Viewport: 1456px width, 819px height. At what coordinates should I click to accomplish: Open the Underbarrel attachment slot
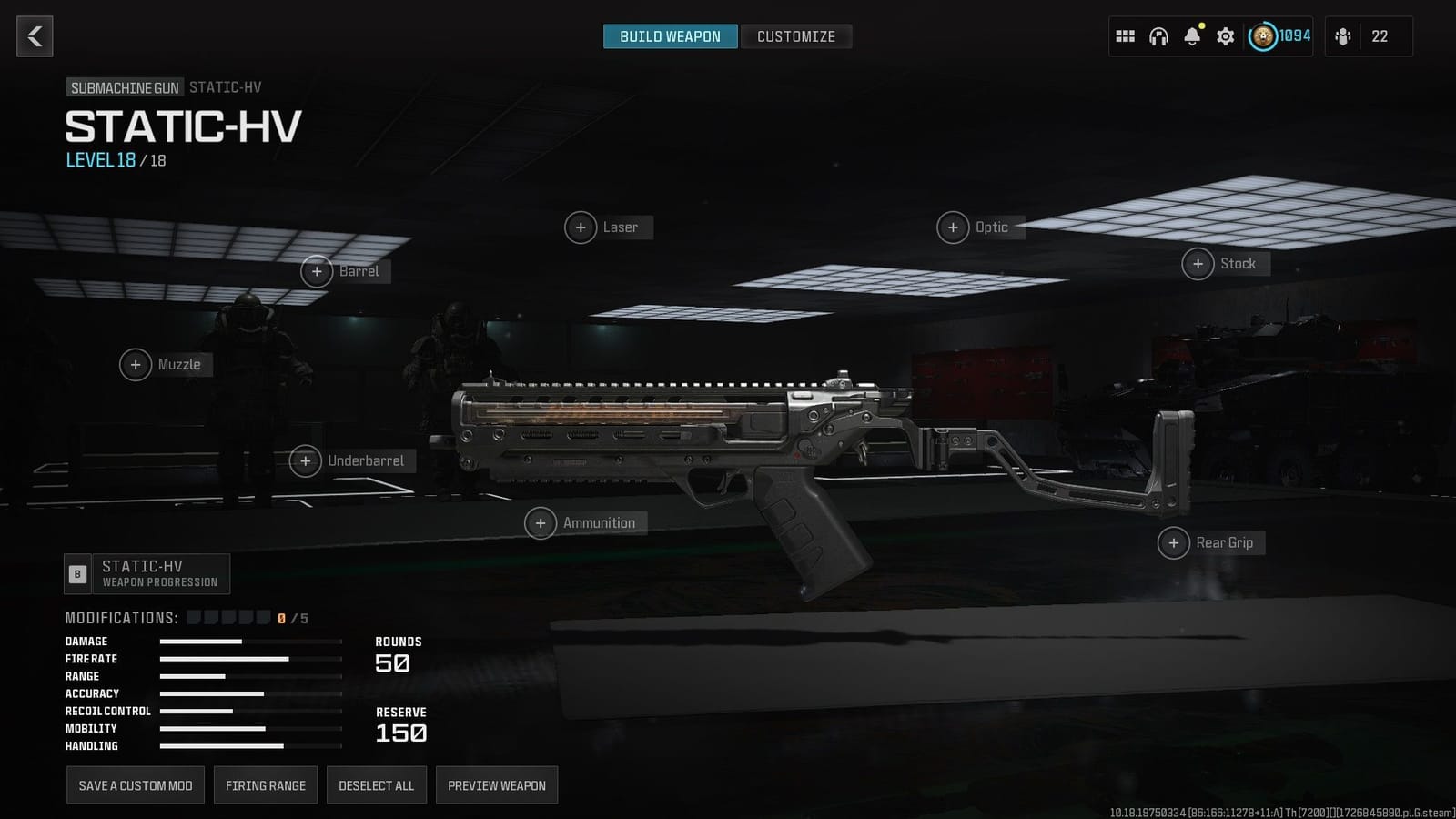click(x=353, y=461)
